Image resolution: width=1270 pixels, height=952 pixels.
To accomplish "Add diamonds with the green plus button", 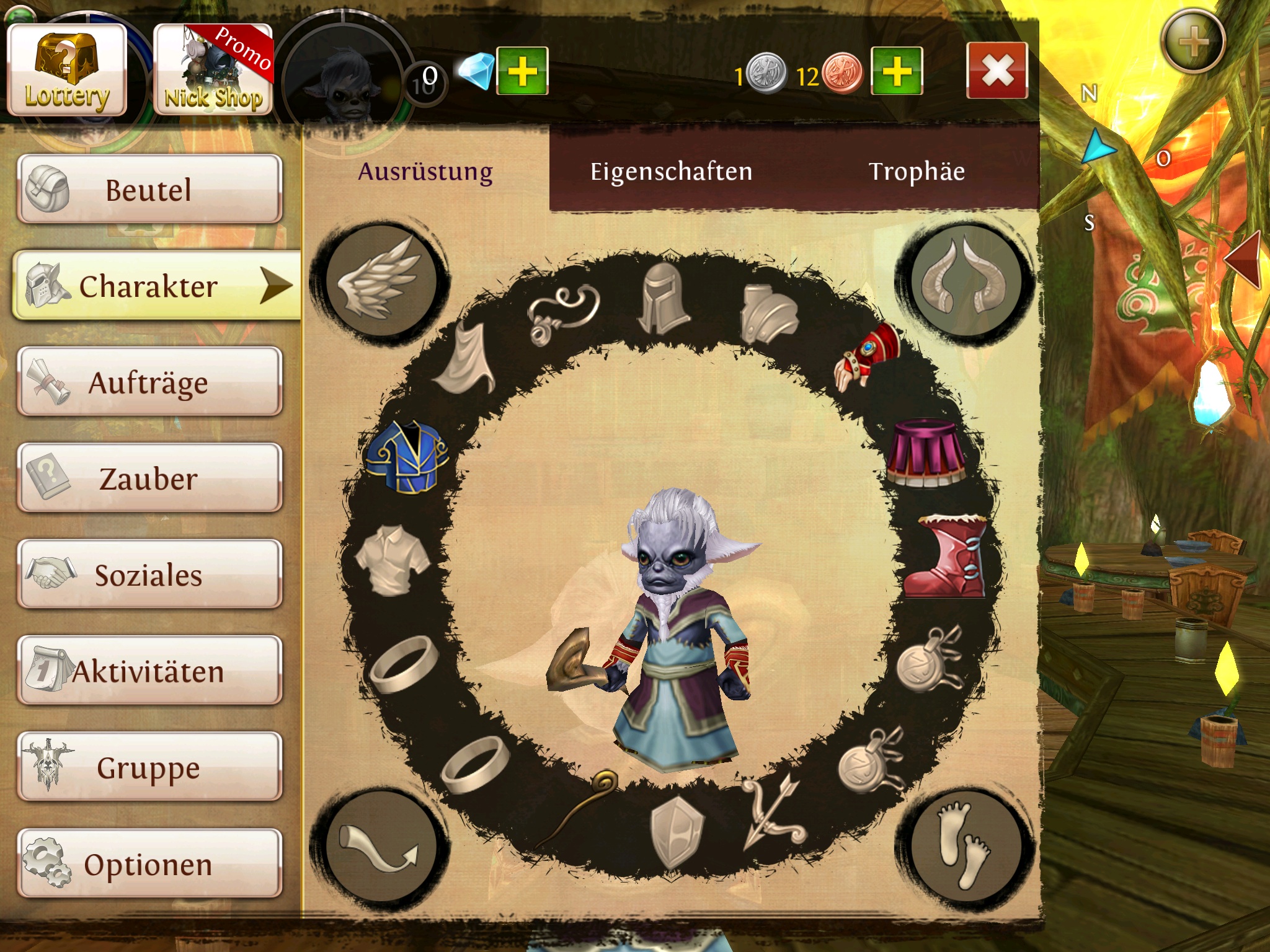I will pyautogui.click(x=522, y=71).
